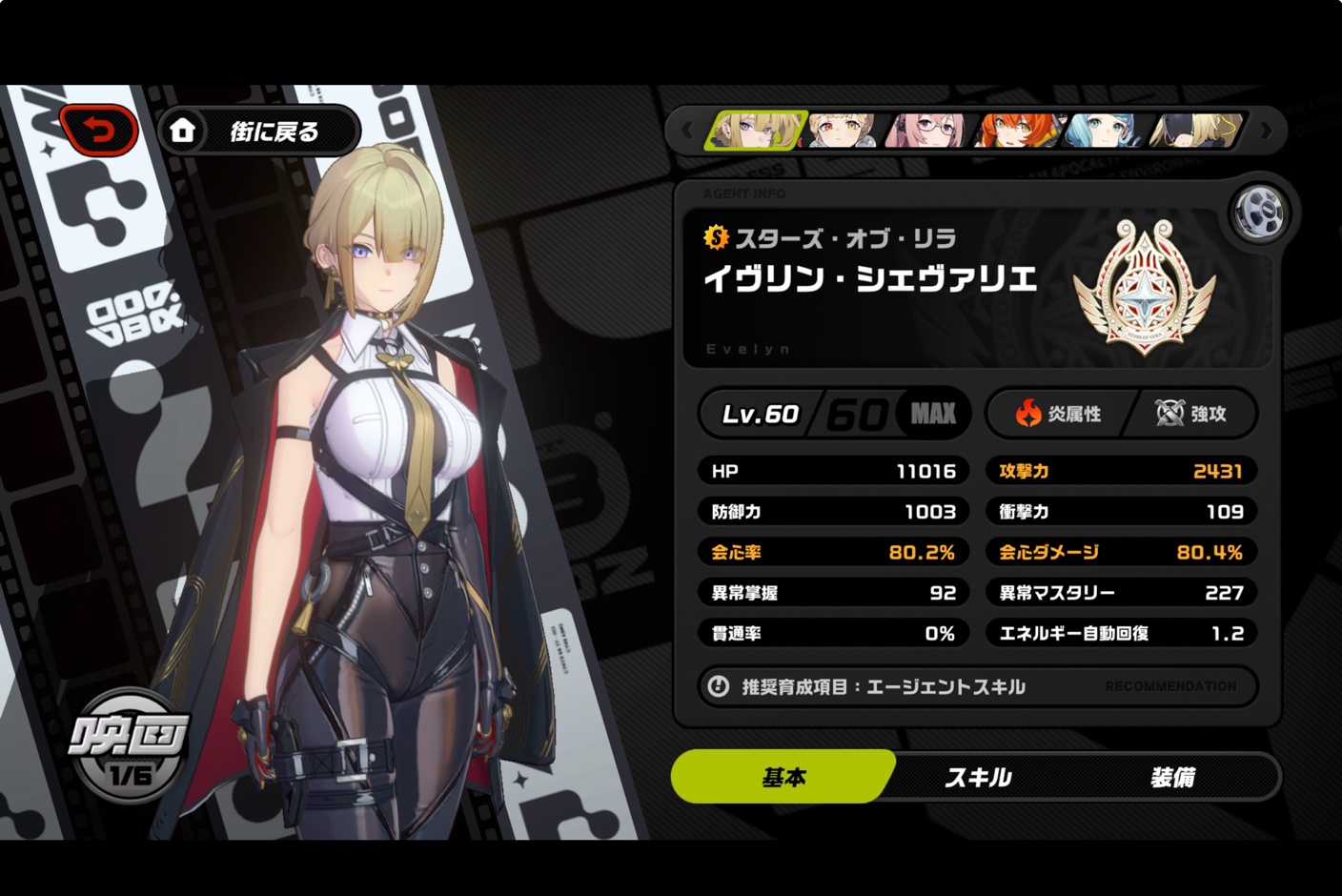This screenshot has width=1342, height=896.
Task: Inspect the 炎属性 fire attribute tag
Action: (1058, 414)
